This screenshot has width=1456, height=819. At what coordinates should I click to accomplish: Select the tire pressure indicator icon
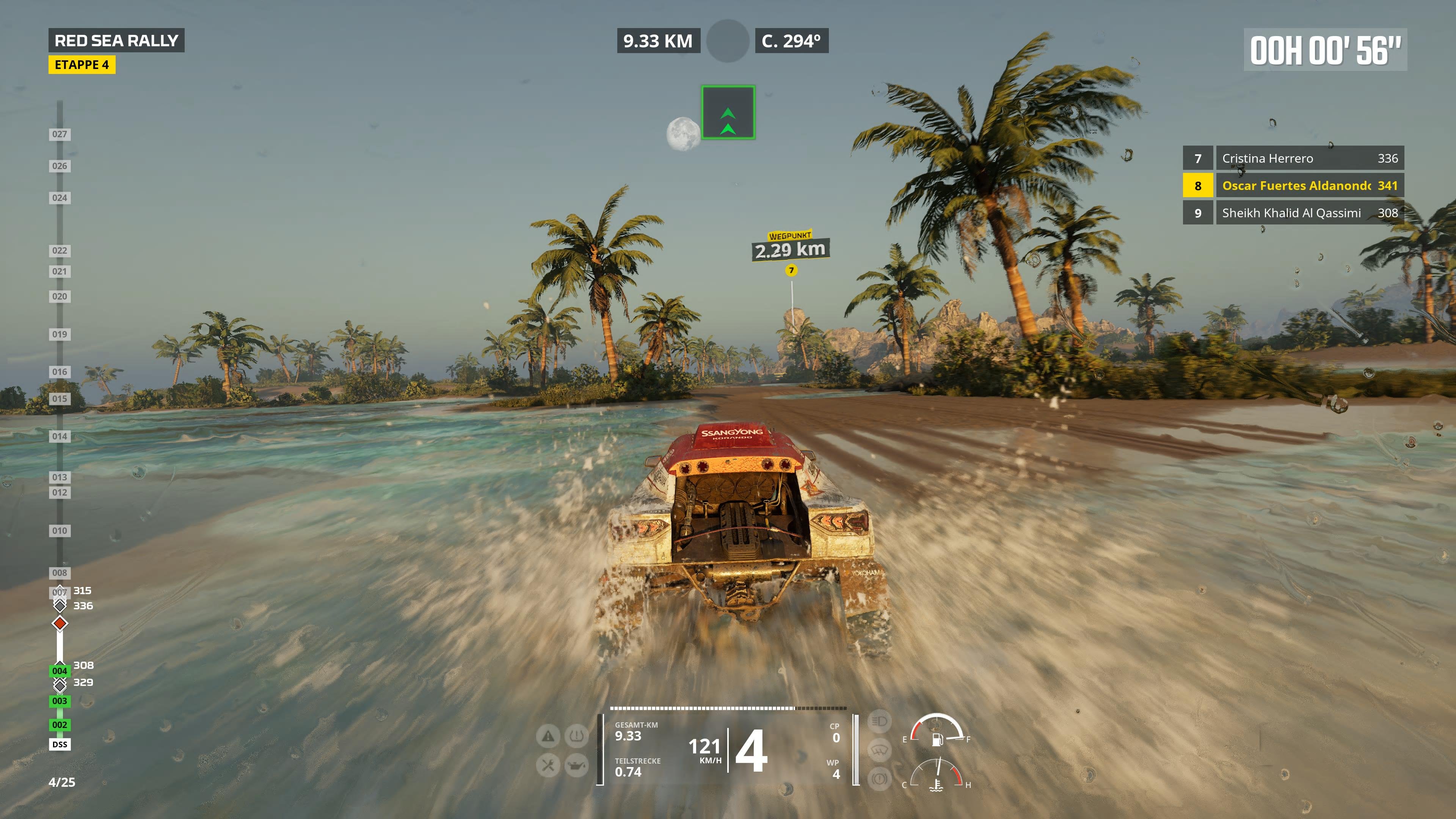[x=577, y=736]
